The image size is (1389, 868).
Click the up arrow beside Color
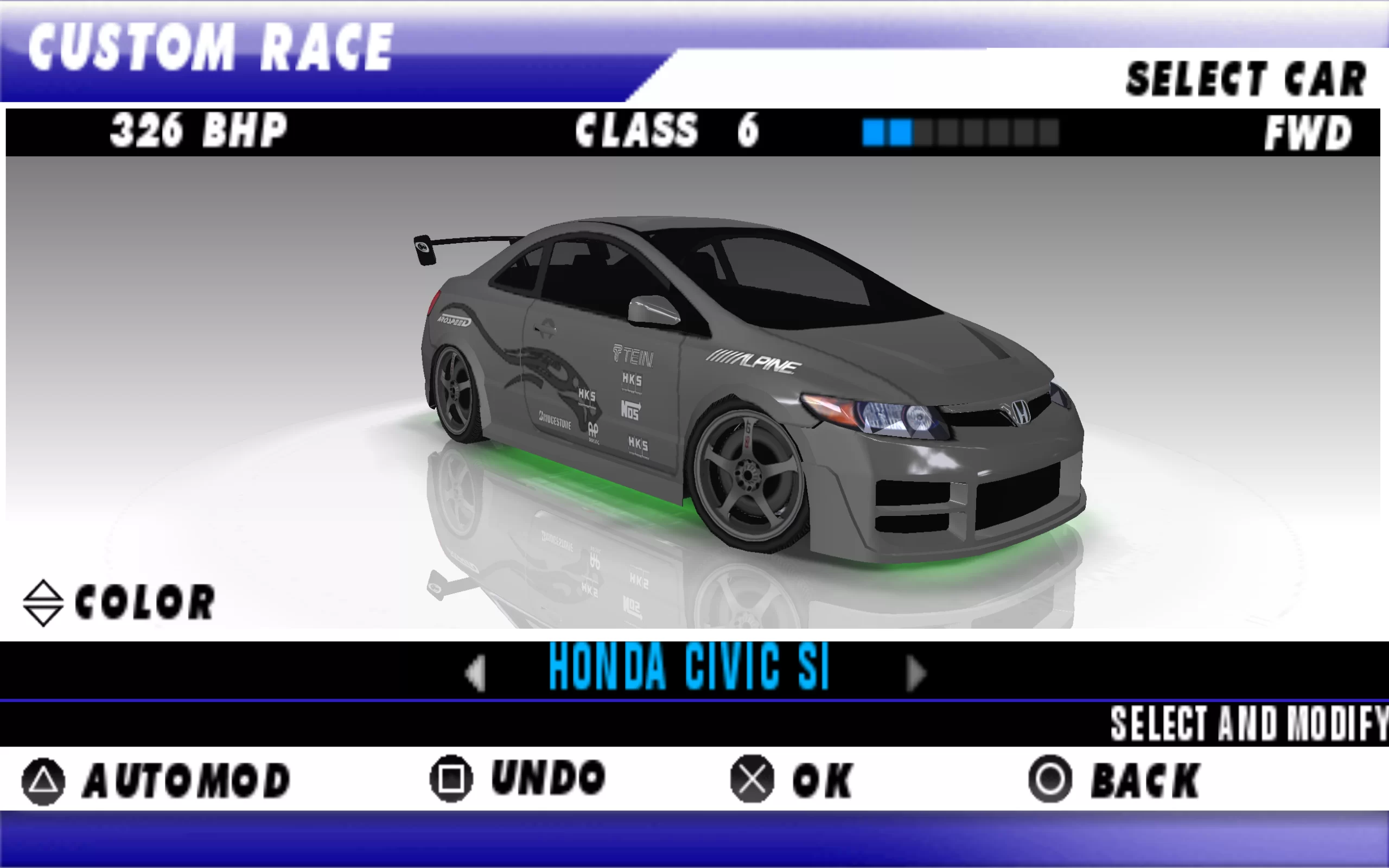pyautogui.click(x=43, y=591)
